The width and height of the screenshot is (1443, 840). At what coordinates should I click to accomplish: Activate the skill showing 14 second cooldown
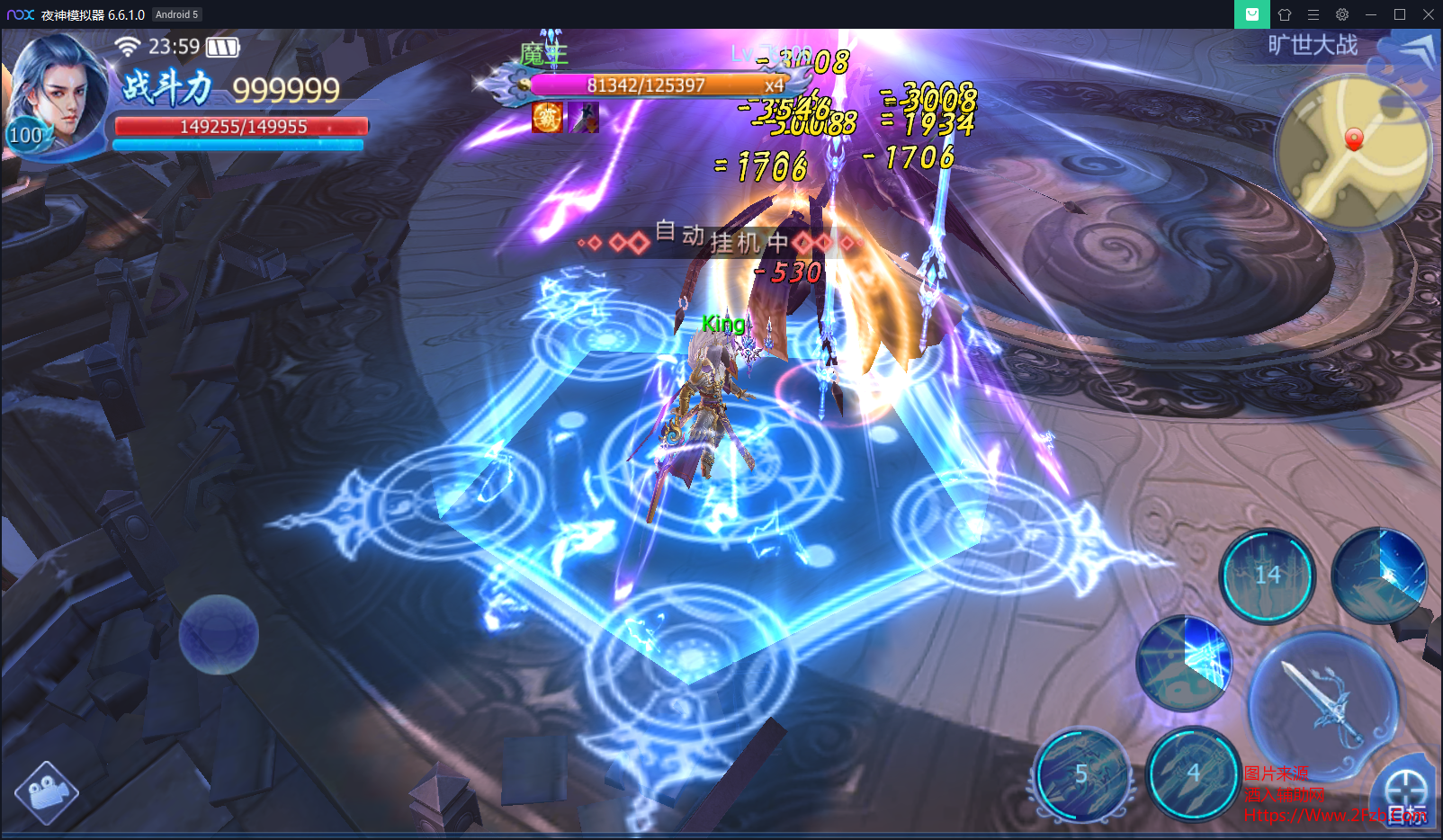click(1267, 576)
